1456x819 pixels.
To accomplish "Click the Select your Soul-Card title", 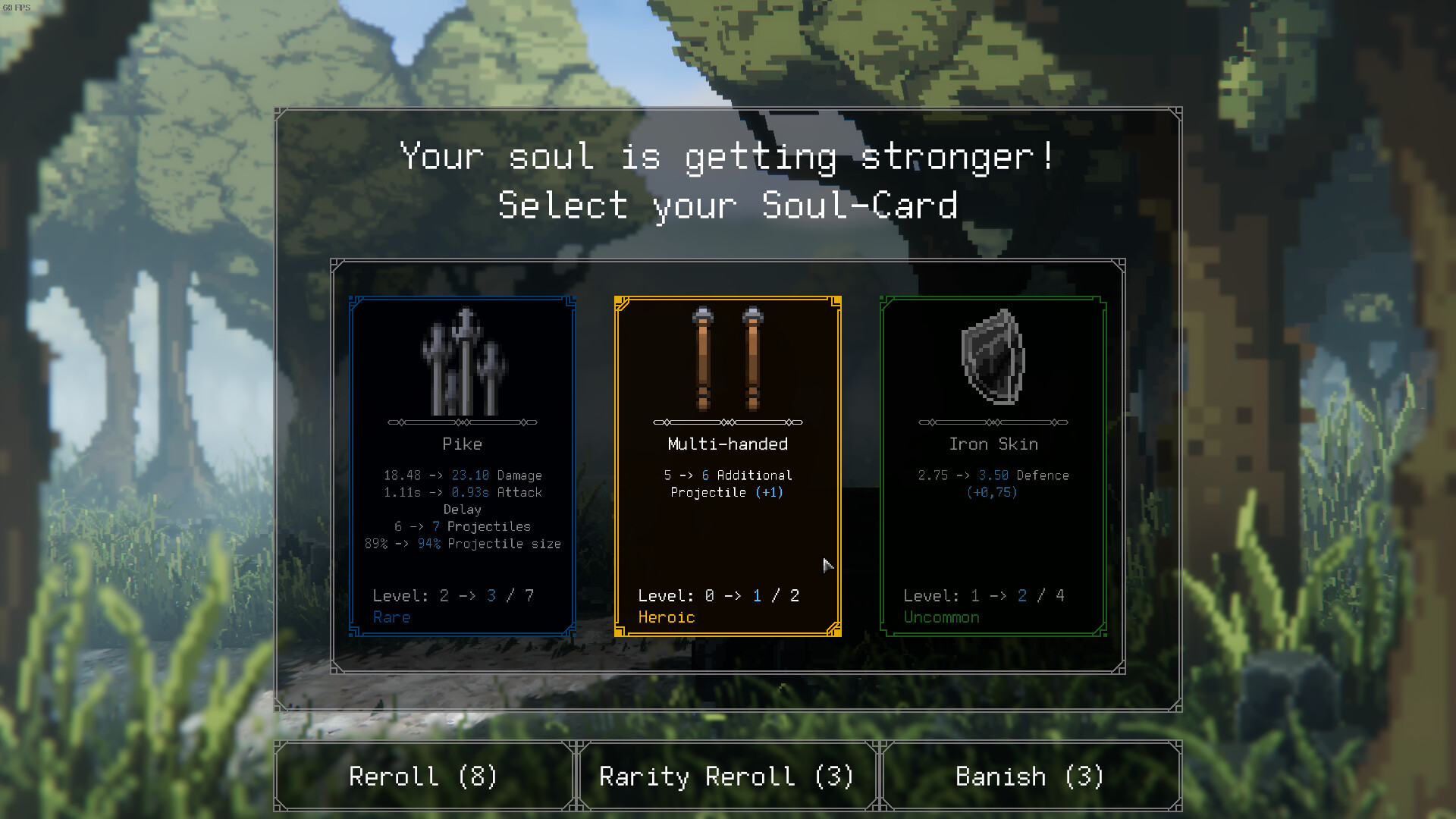I will tap(728, 204).
